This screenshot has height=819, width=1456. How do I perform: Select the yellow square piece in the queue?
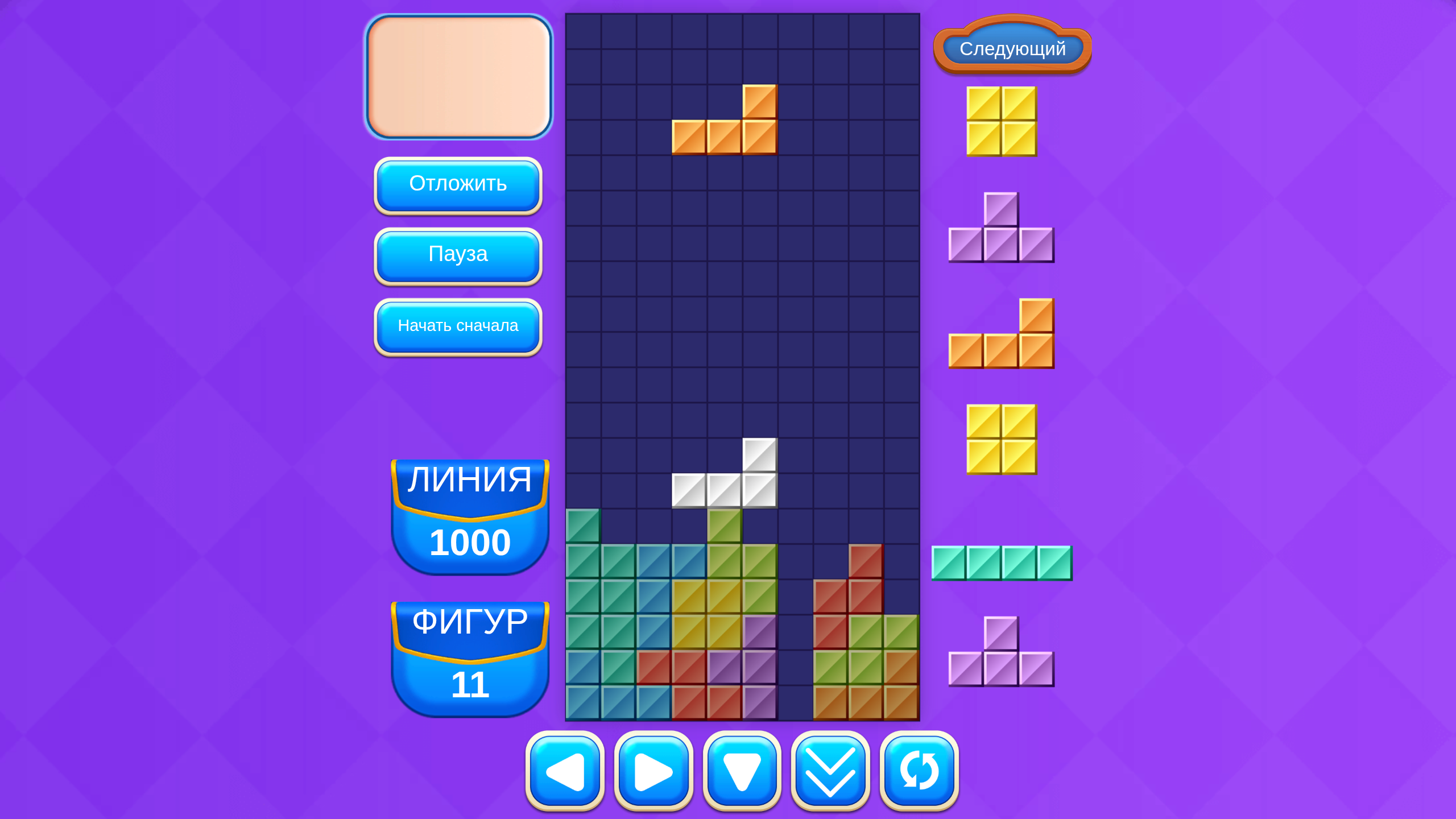(x=1001, y=121)
